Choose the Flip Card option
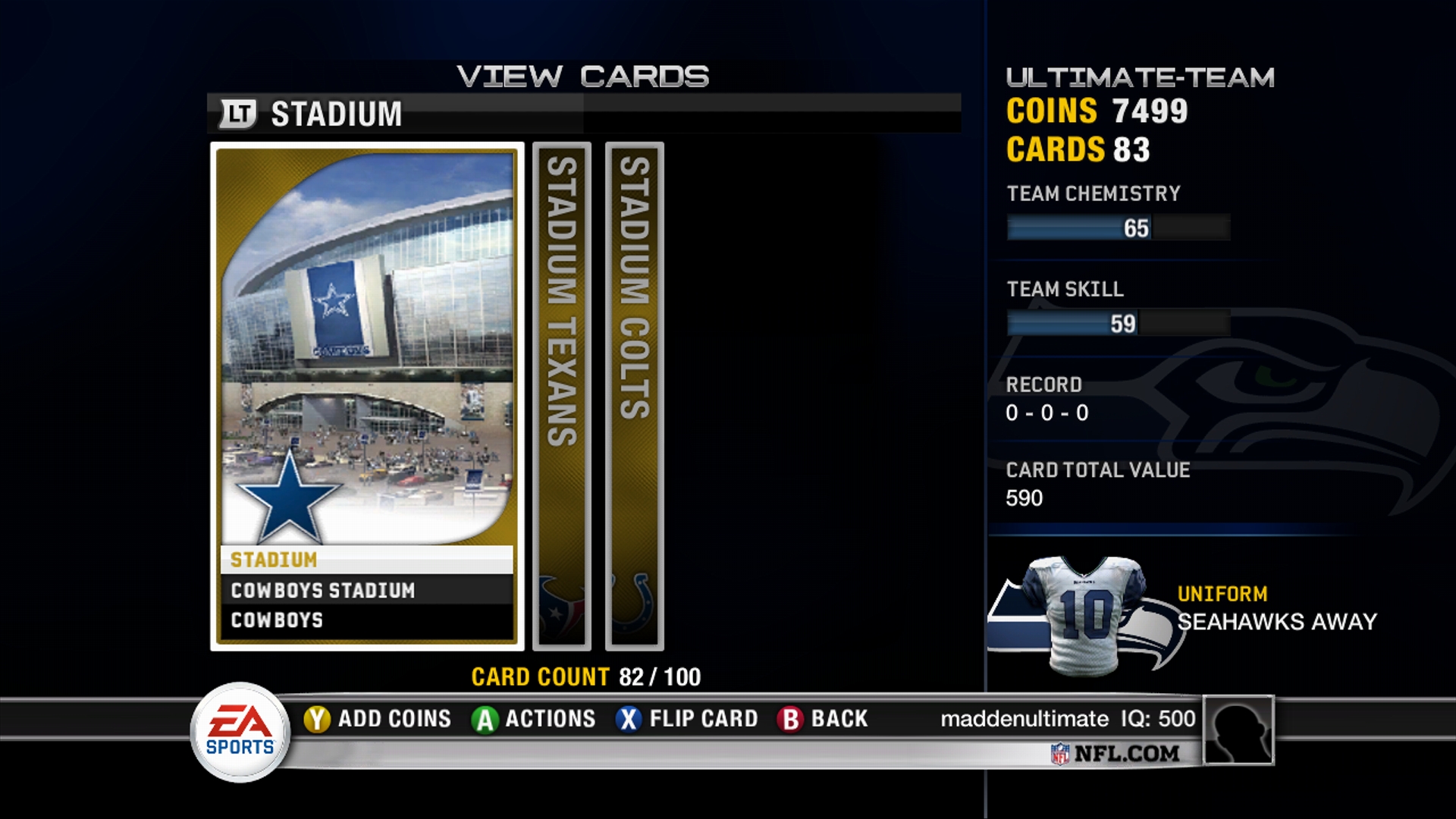The image size is (1456, 819). 687,718
